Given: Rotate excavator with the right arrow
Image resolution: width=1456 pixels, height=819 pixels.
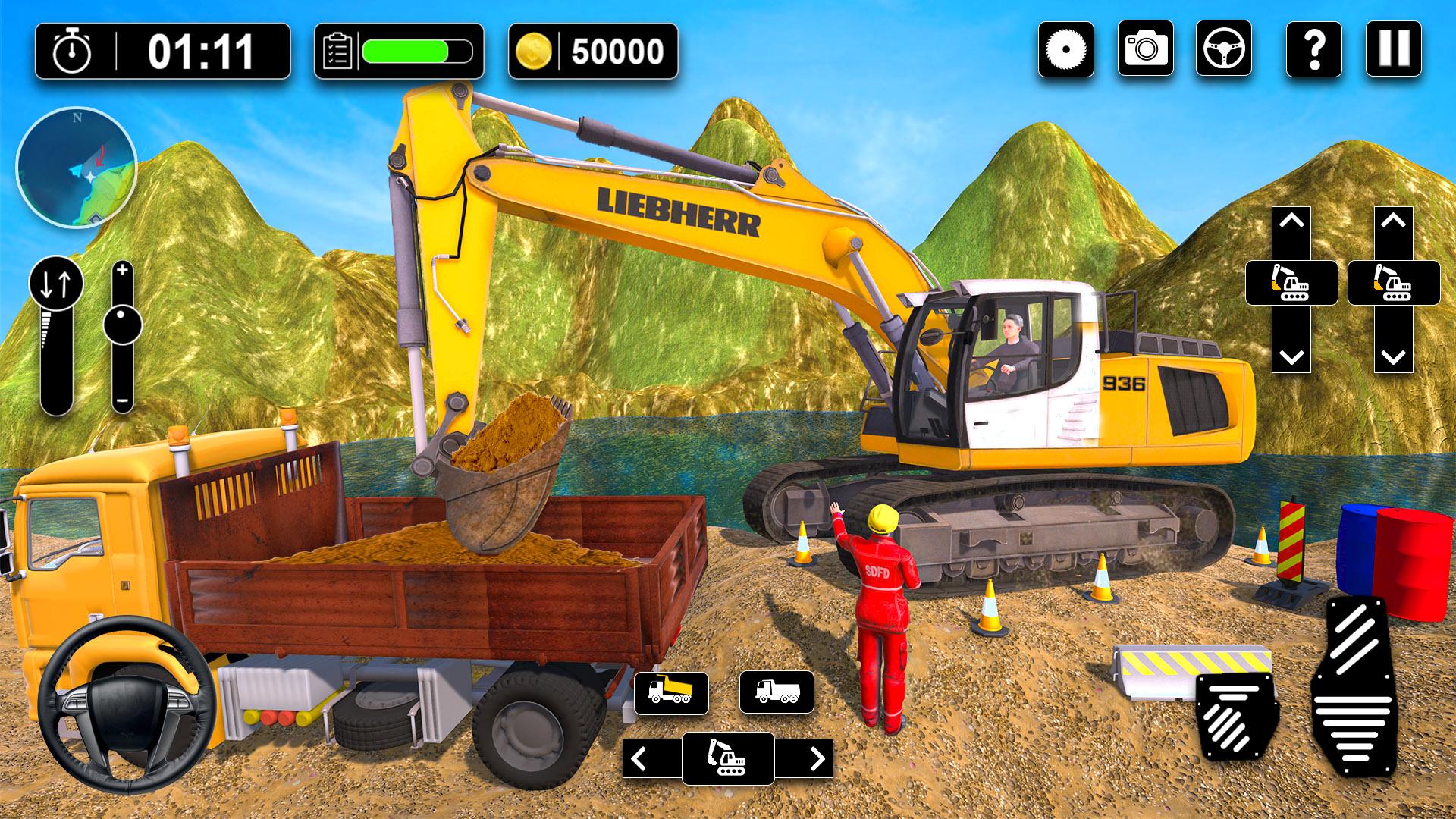Looking at the screenshot, I should click(816, 758).
